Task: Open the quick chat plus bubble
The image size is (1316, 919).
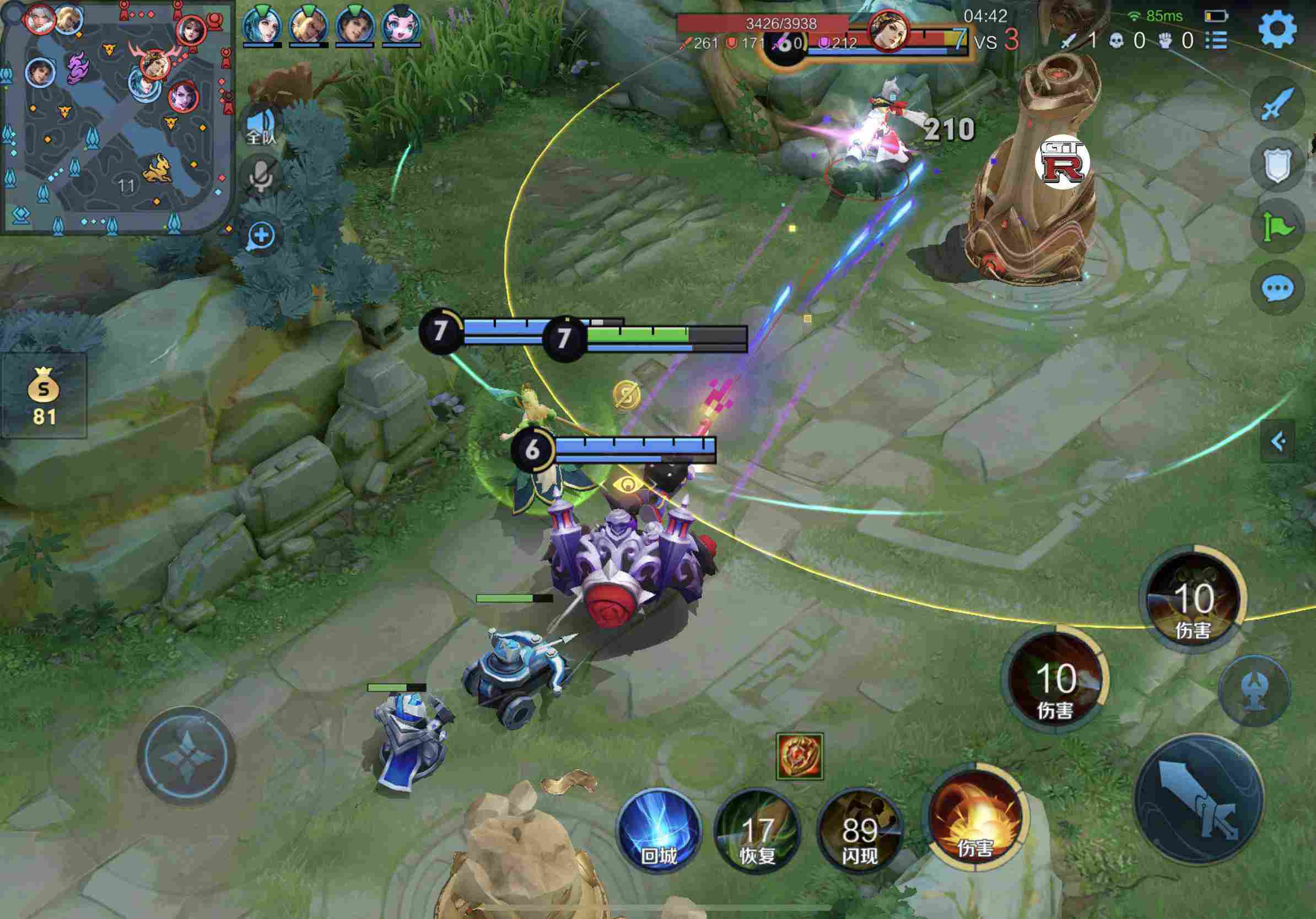Action: click(261, 235)
